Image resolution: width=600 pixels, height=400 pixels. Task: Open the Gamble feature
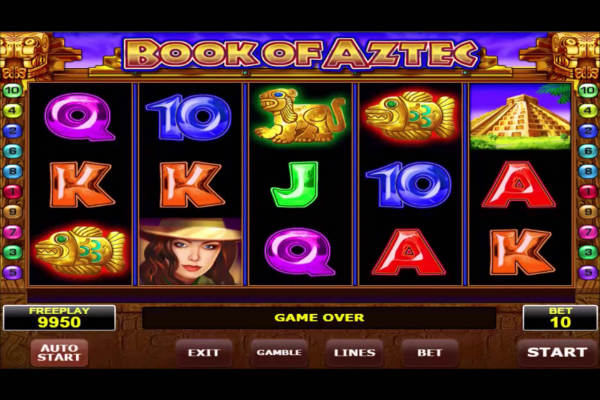tap(279, 353)
